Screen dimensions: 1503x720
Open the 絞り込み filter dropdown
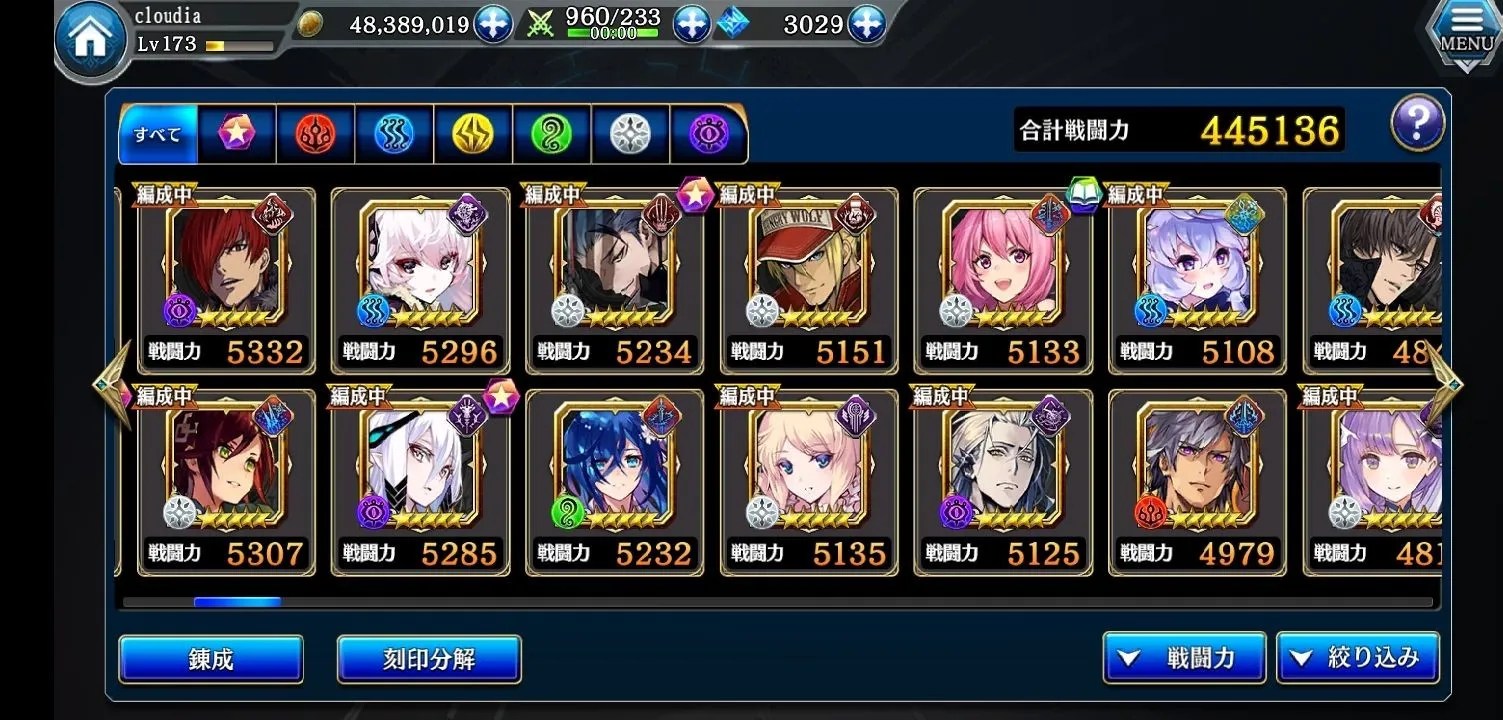(1358, 657)
